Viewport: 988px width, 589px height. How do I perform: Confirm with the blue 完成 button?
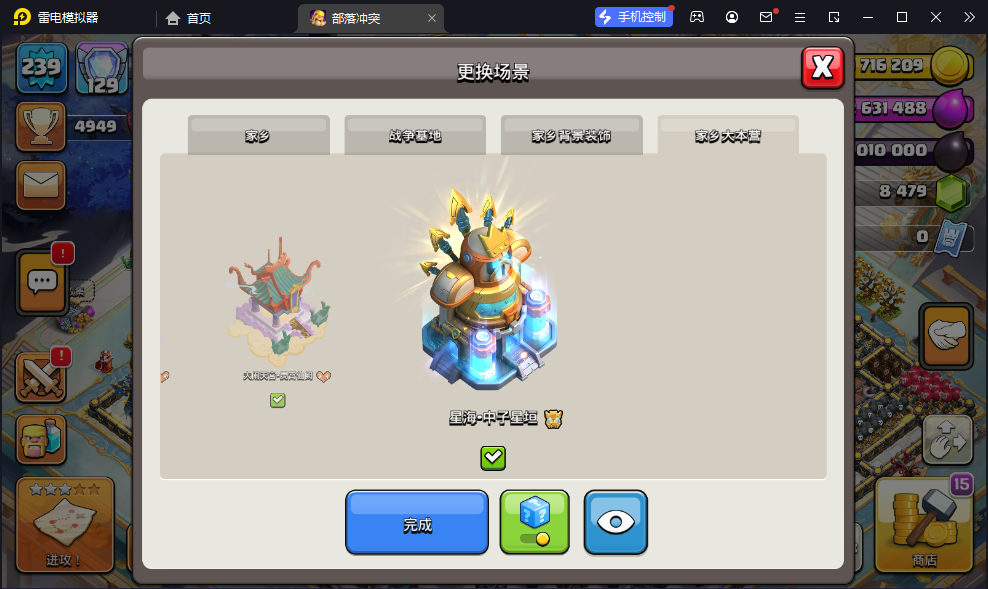click(x=417, y=522)
